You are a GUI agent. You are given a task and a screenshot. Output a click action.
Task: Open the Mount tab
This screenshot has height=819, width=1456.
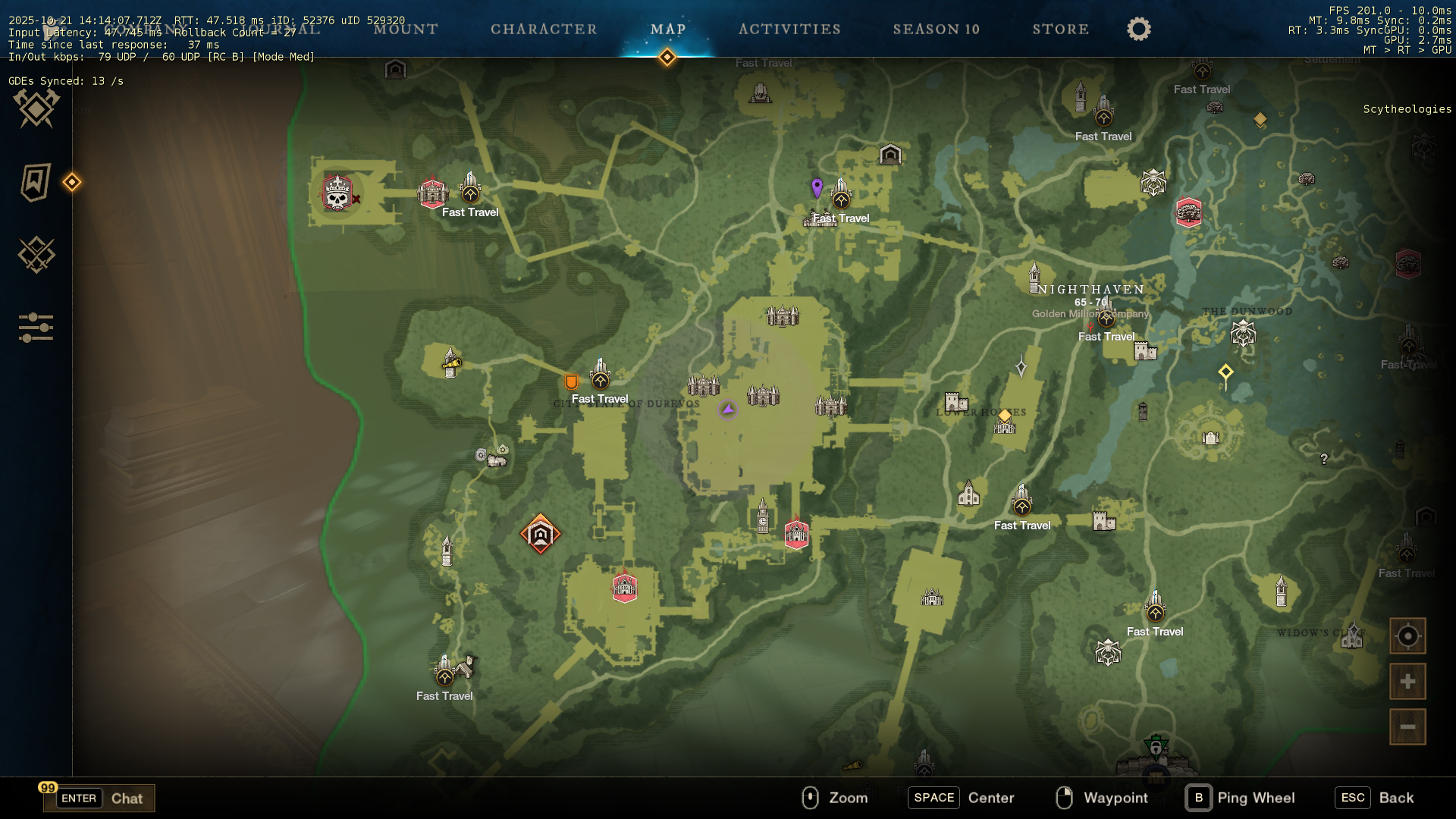(x=406, y=30)
